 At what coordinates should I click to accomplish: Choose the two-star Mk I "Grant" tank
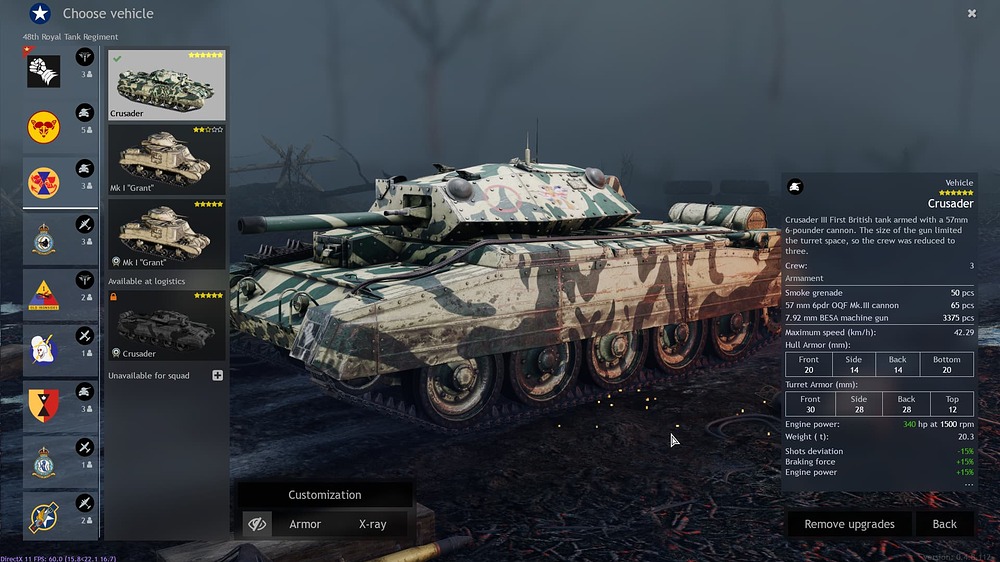(166, 159)
